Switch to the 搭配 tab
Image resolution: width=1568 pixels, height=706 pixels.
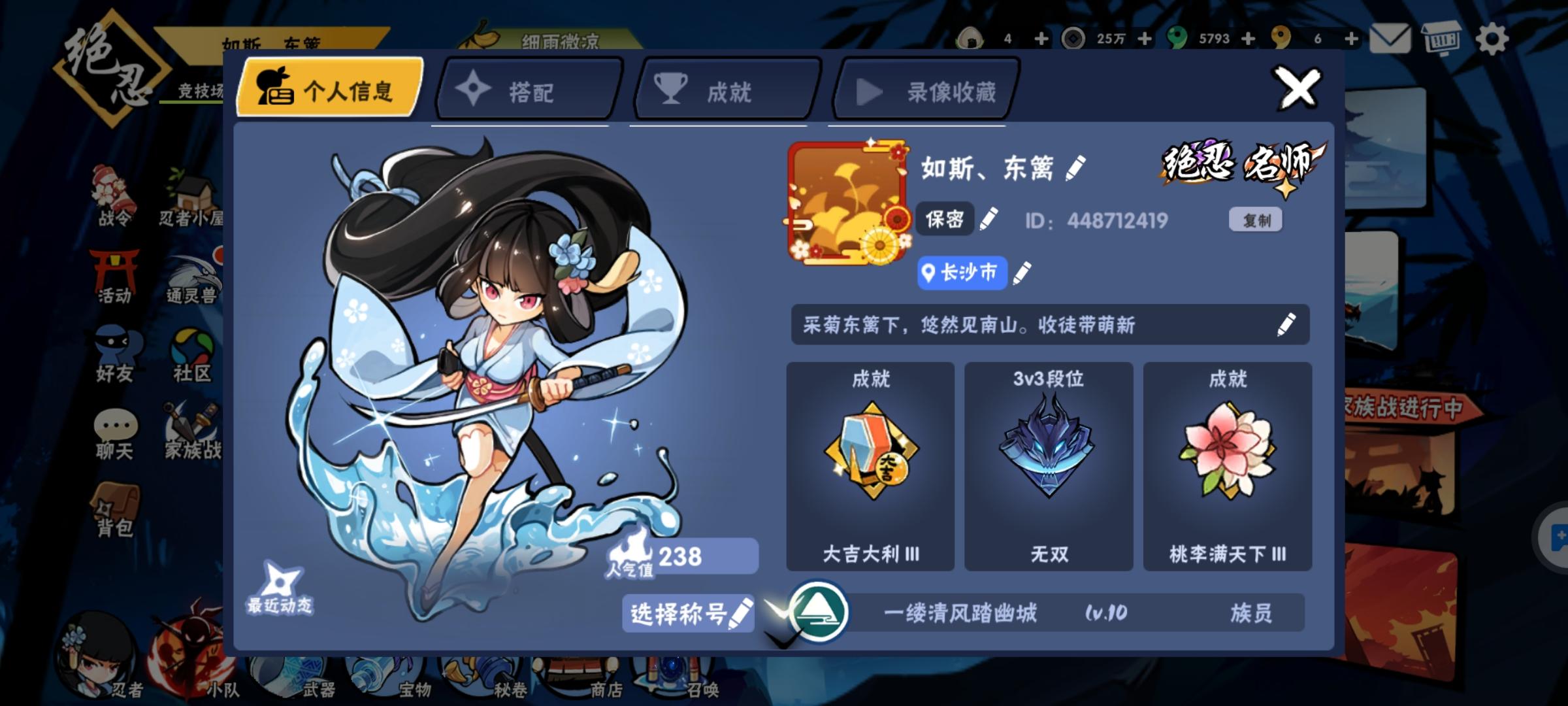click(527, 91)
